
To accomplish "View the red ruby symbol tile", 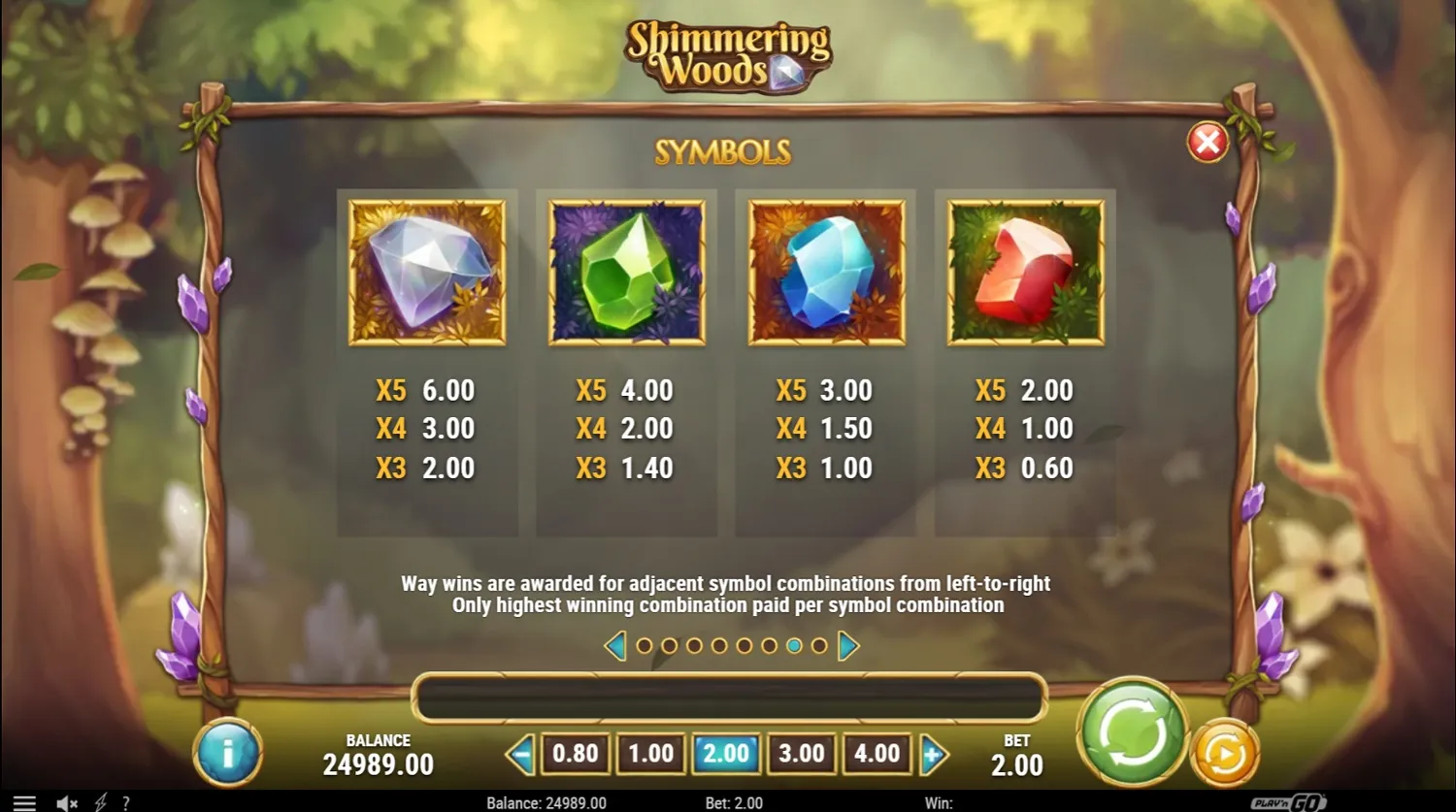I will pyautogui.click(x=1027, y=272).
